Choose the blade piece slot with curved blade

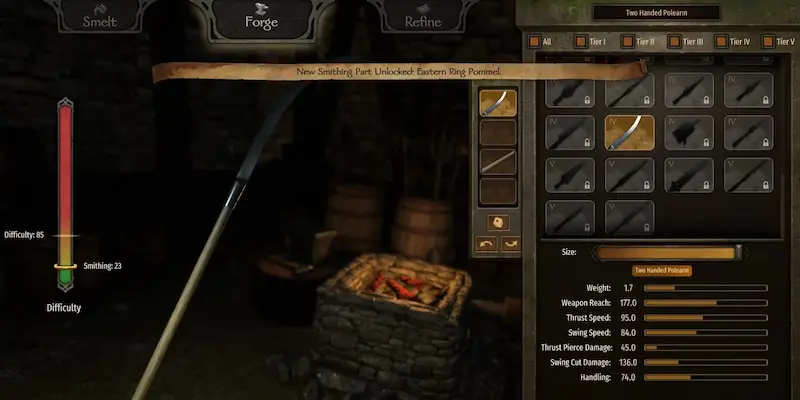(498, 104)
